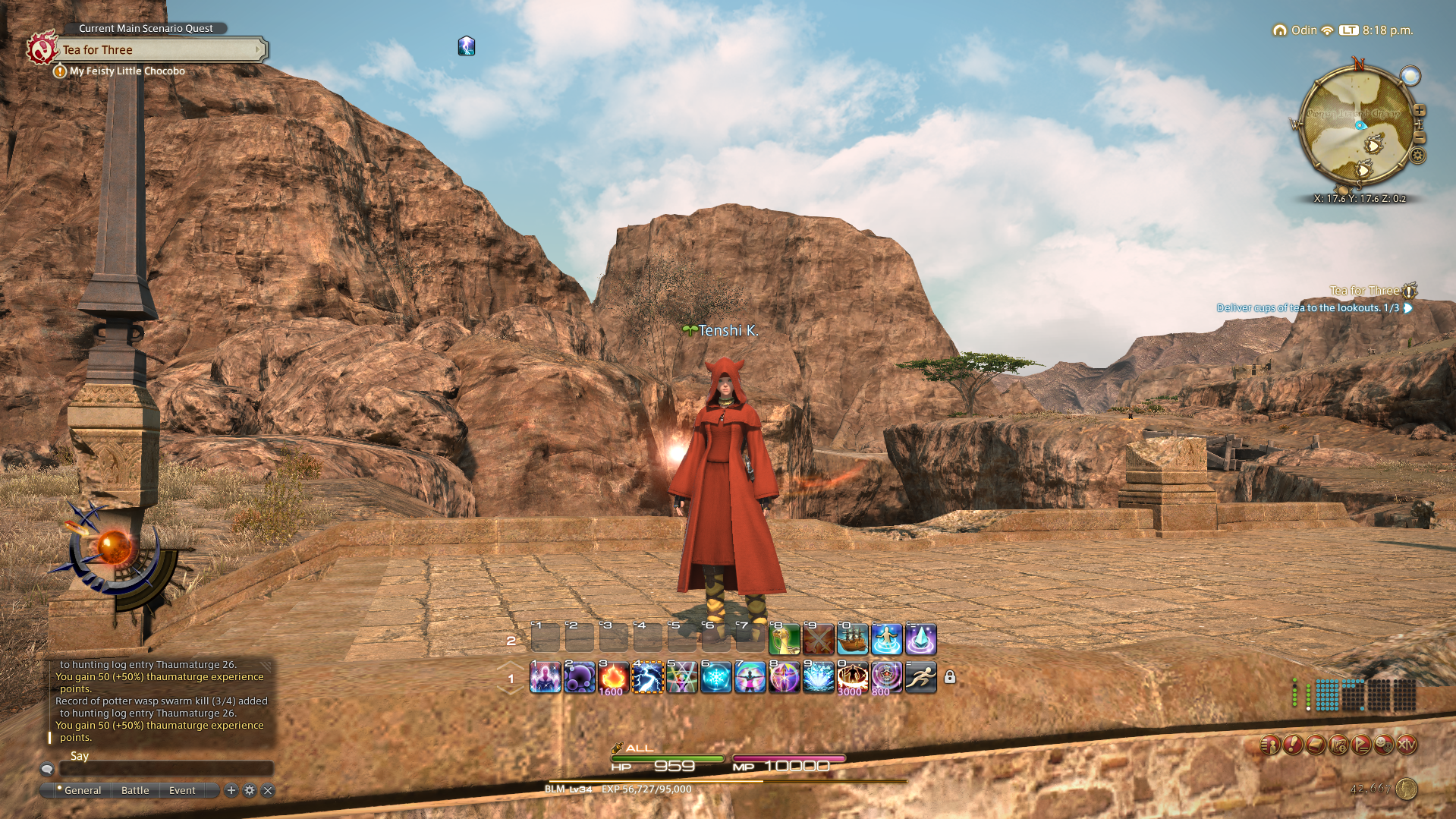Zoom the minimap in with the plus button
Screen dimensions: 1456x819
[1420, 110]
